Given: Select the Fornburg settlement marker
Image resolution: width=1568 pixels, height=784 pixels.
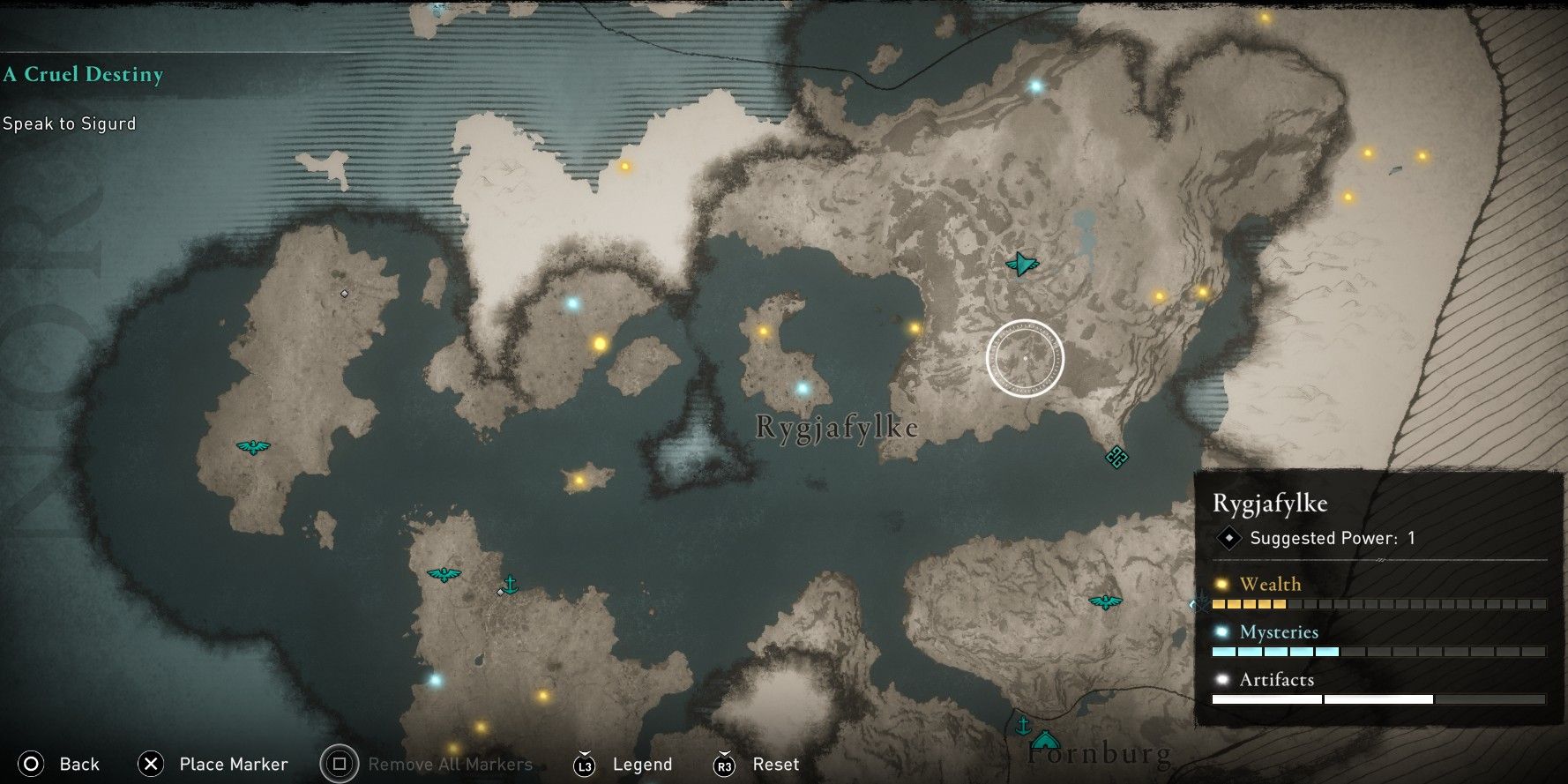Looking at the screenshot, I should click(1046, 739).
